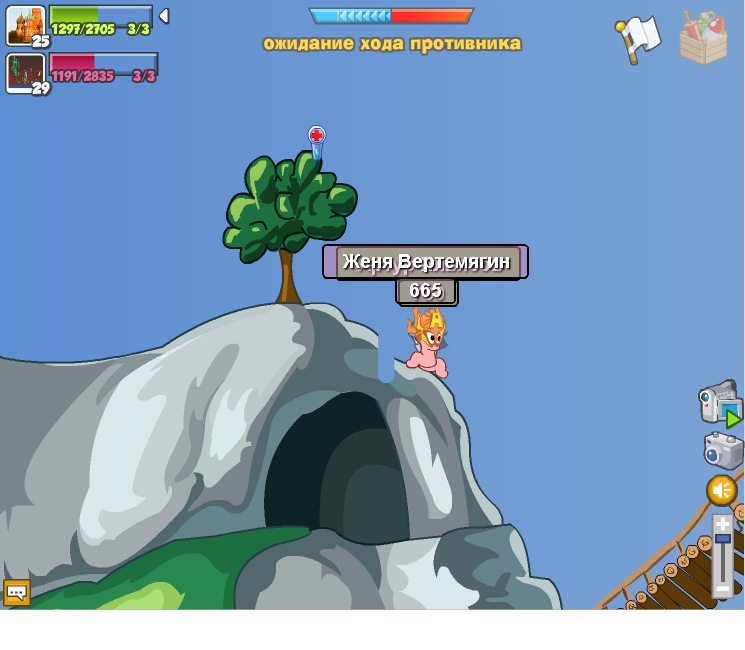Viewport: 745px width, 650px height.
Task: Toggle sound with the orange speaker button
Action: (722, 491)
